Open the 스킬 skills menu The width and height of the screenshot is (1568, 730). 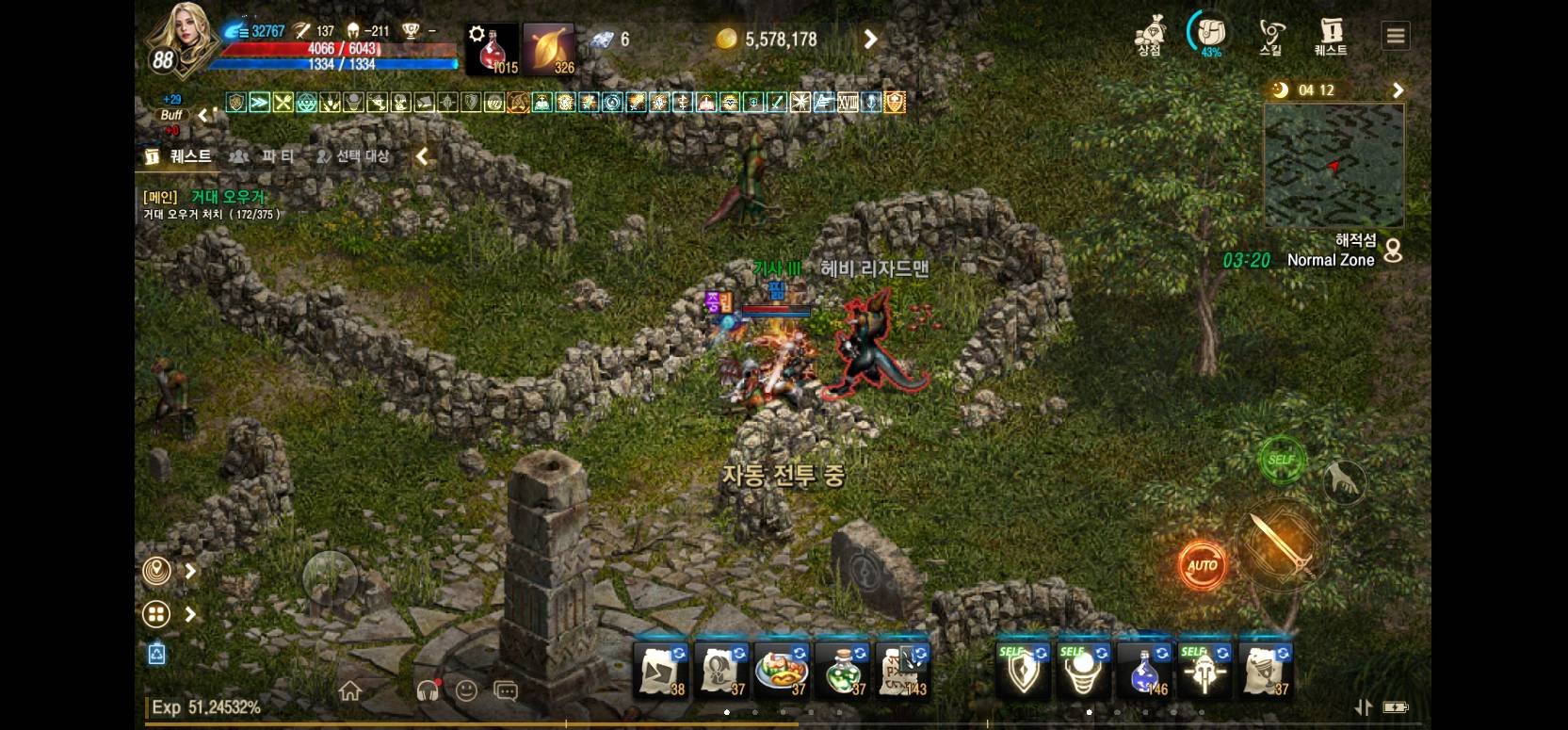coord(1270,38)
